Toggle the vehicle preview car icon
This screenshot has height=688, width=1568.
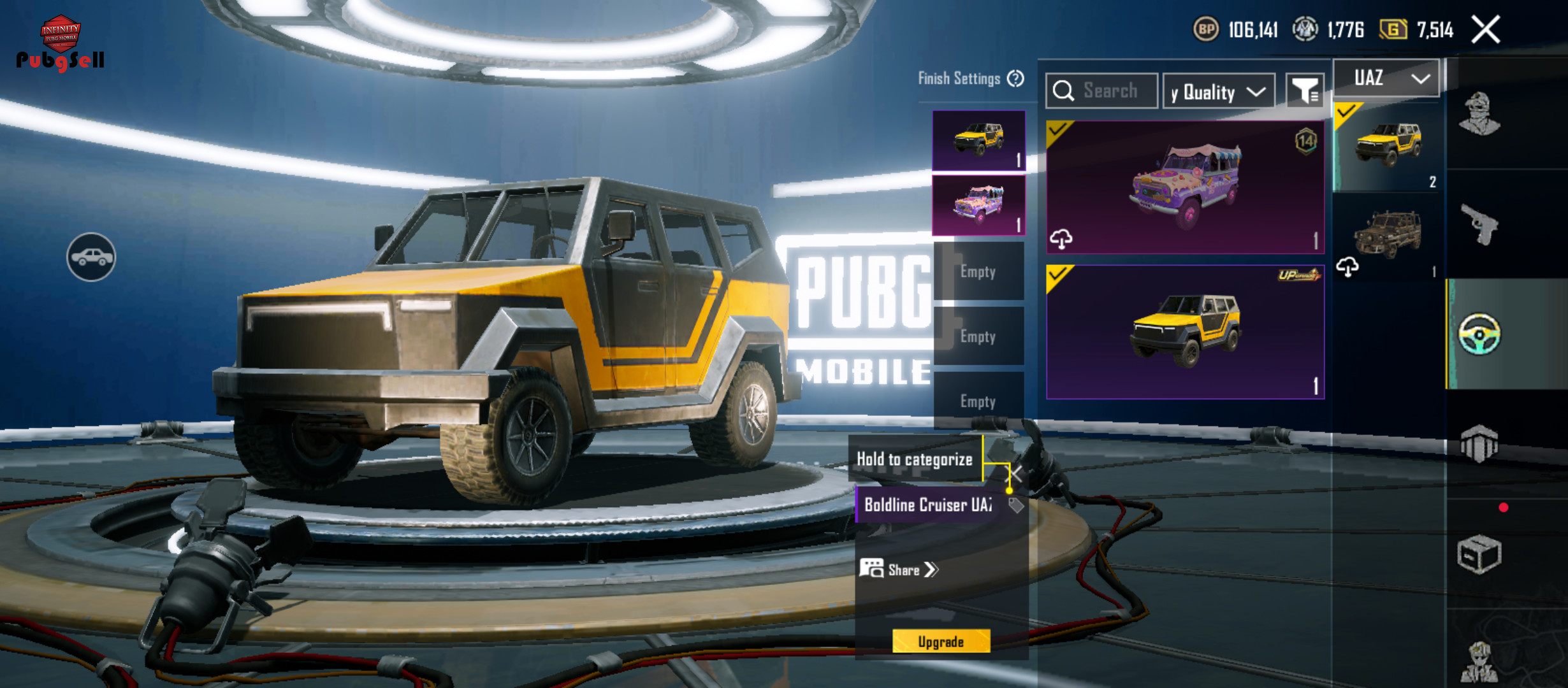pyautogui.click(x=91, y=257)
